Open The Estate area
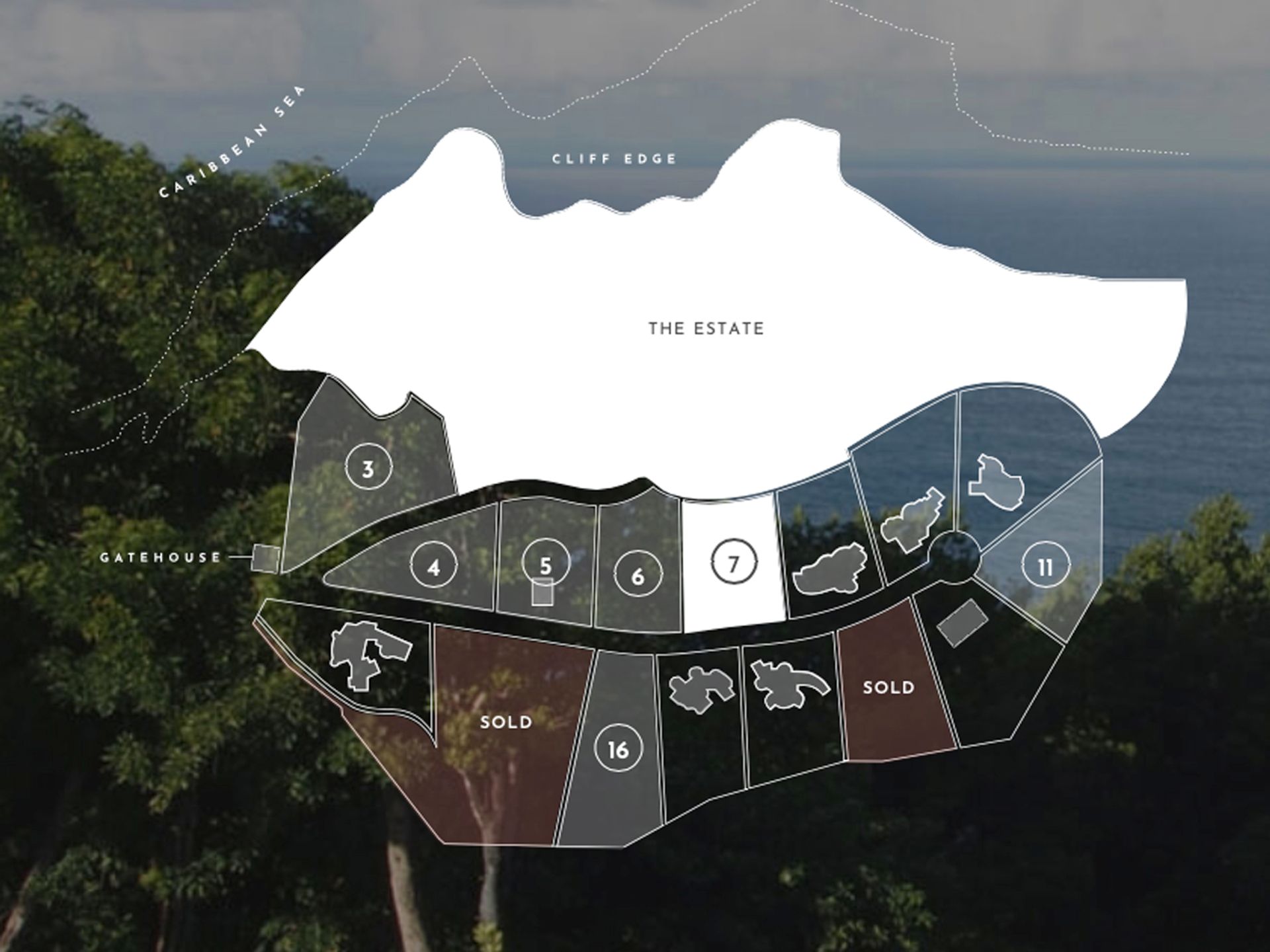The height and width of the screenshot is (952, 1270). (706, 329)
